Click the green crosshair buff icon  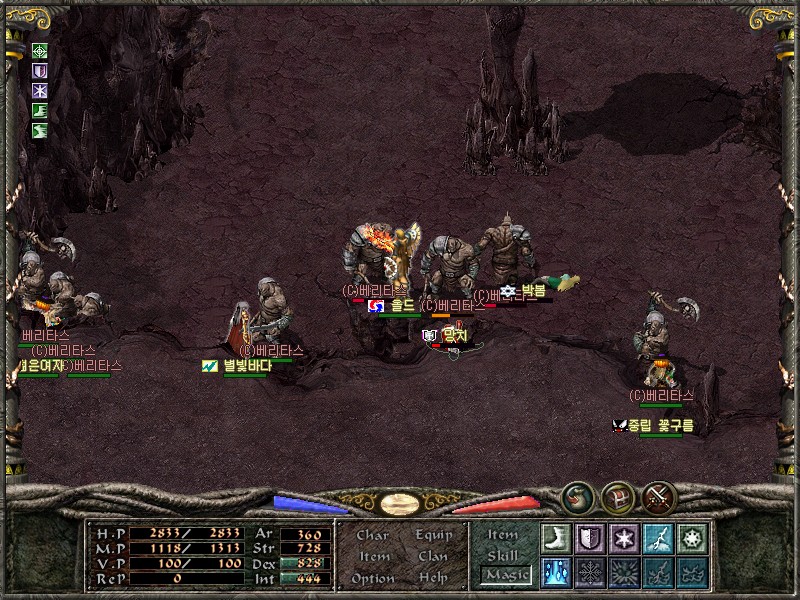tap(40, 51)
